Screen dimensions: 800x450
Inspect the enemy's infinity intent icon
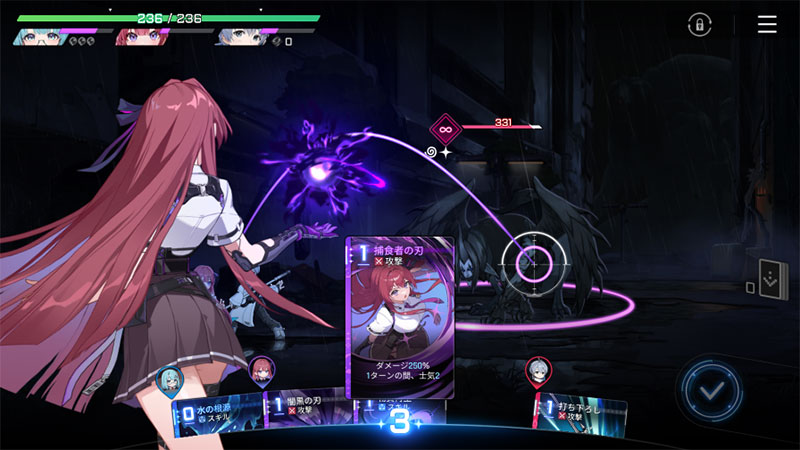tap(444, 128)
